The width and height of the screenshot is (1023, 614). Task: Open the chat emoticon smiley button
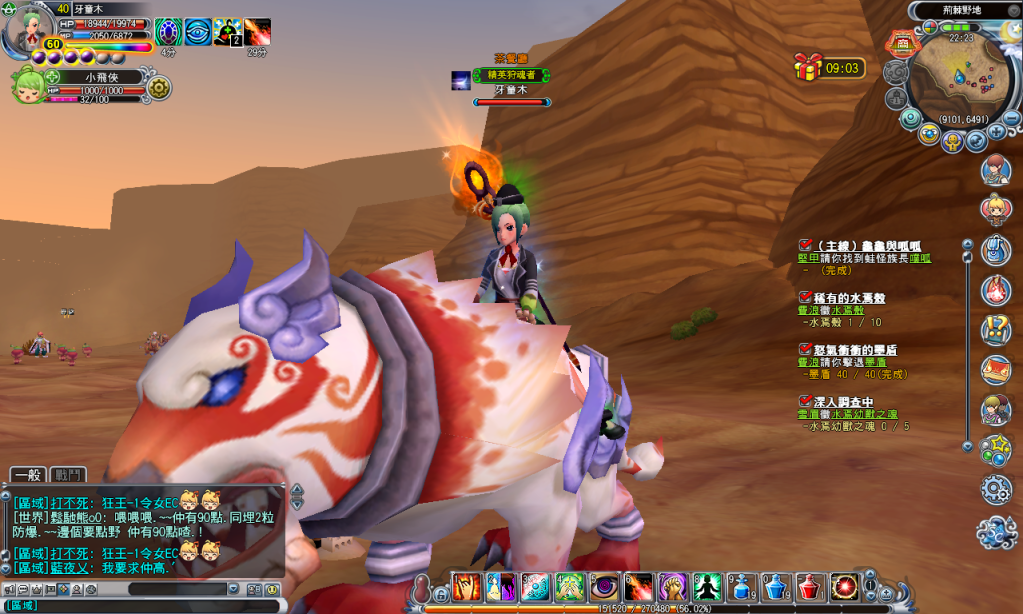pyautogui.click(x=272, y=589)
